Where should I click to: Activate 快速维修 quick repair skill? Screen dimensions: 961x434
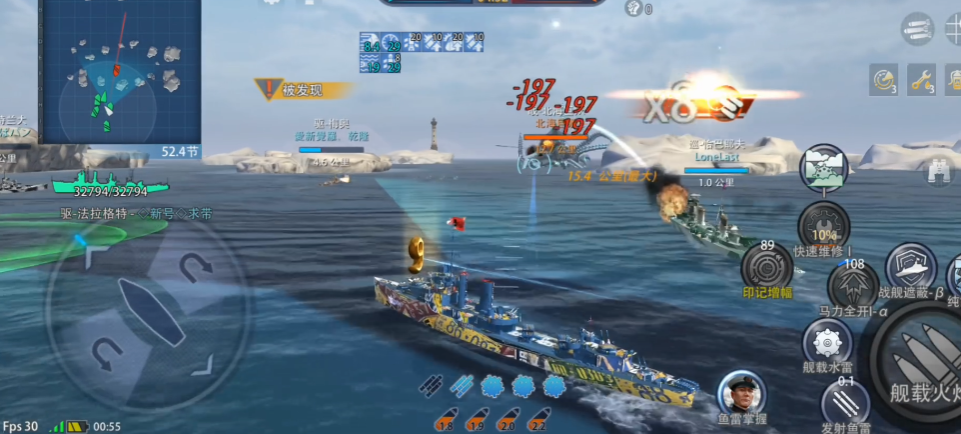pos(823,226)
